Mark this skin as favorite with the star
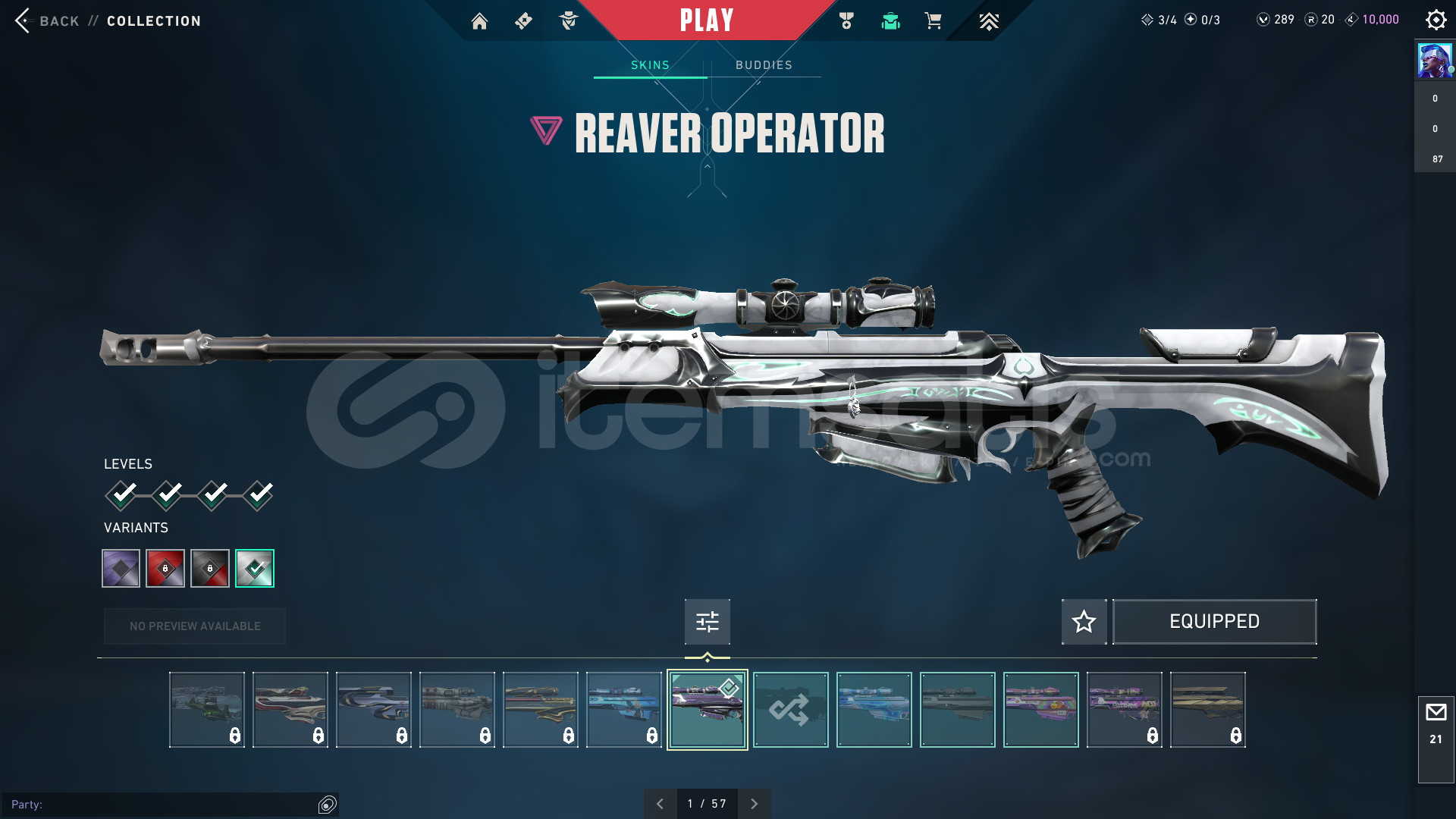This screenshot has width=1456, height=819. 1084,622
